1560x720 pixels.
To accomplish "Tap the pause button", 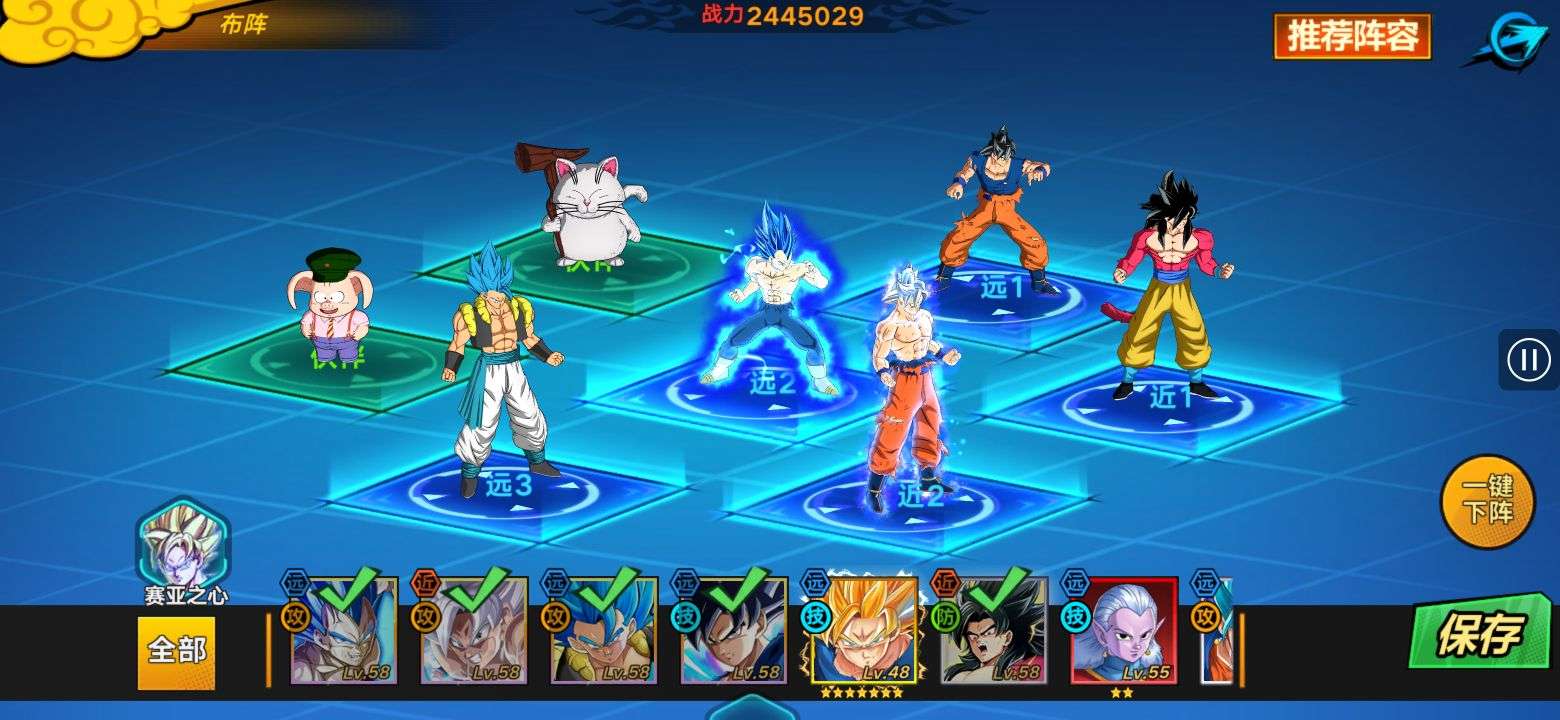I will click(x=1528, y=359).
